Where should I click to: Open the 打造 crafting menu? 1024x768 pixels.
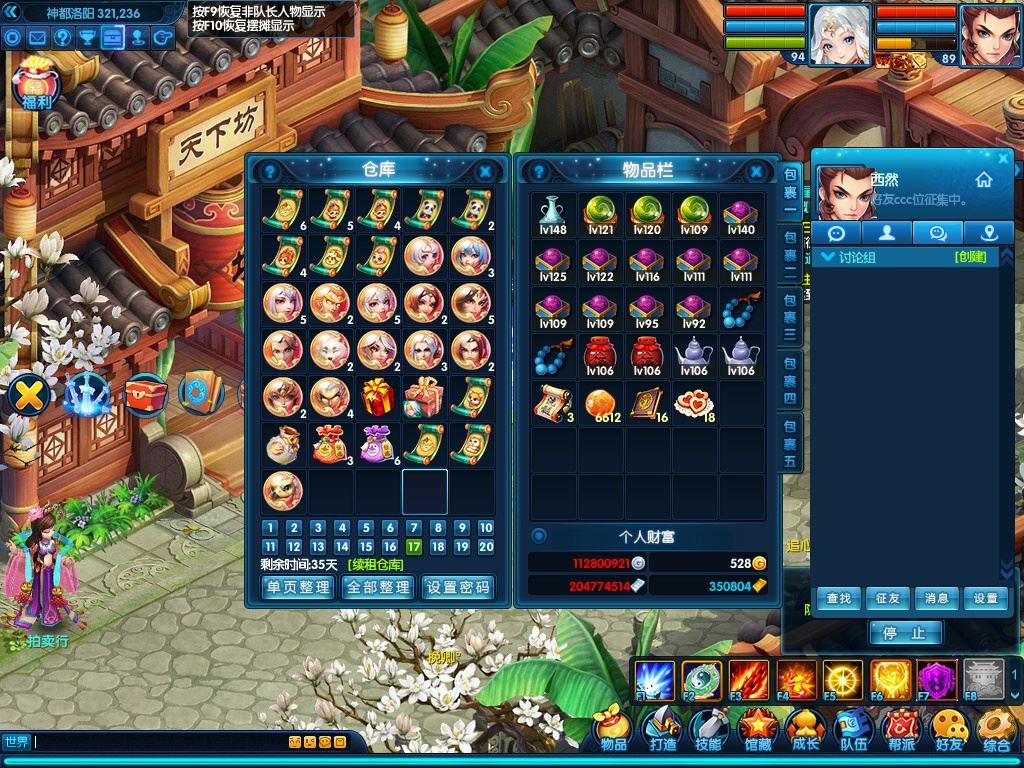pos(662,730)
